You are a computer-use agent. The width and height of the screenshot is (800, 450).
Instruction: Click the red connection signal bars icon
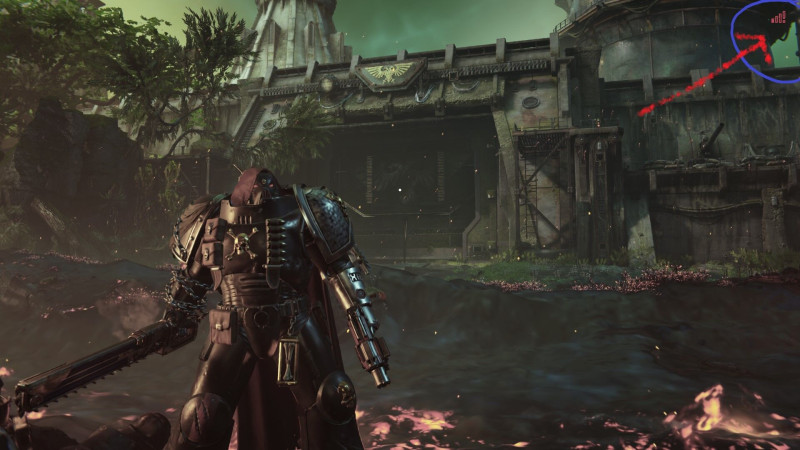778,17
